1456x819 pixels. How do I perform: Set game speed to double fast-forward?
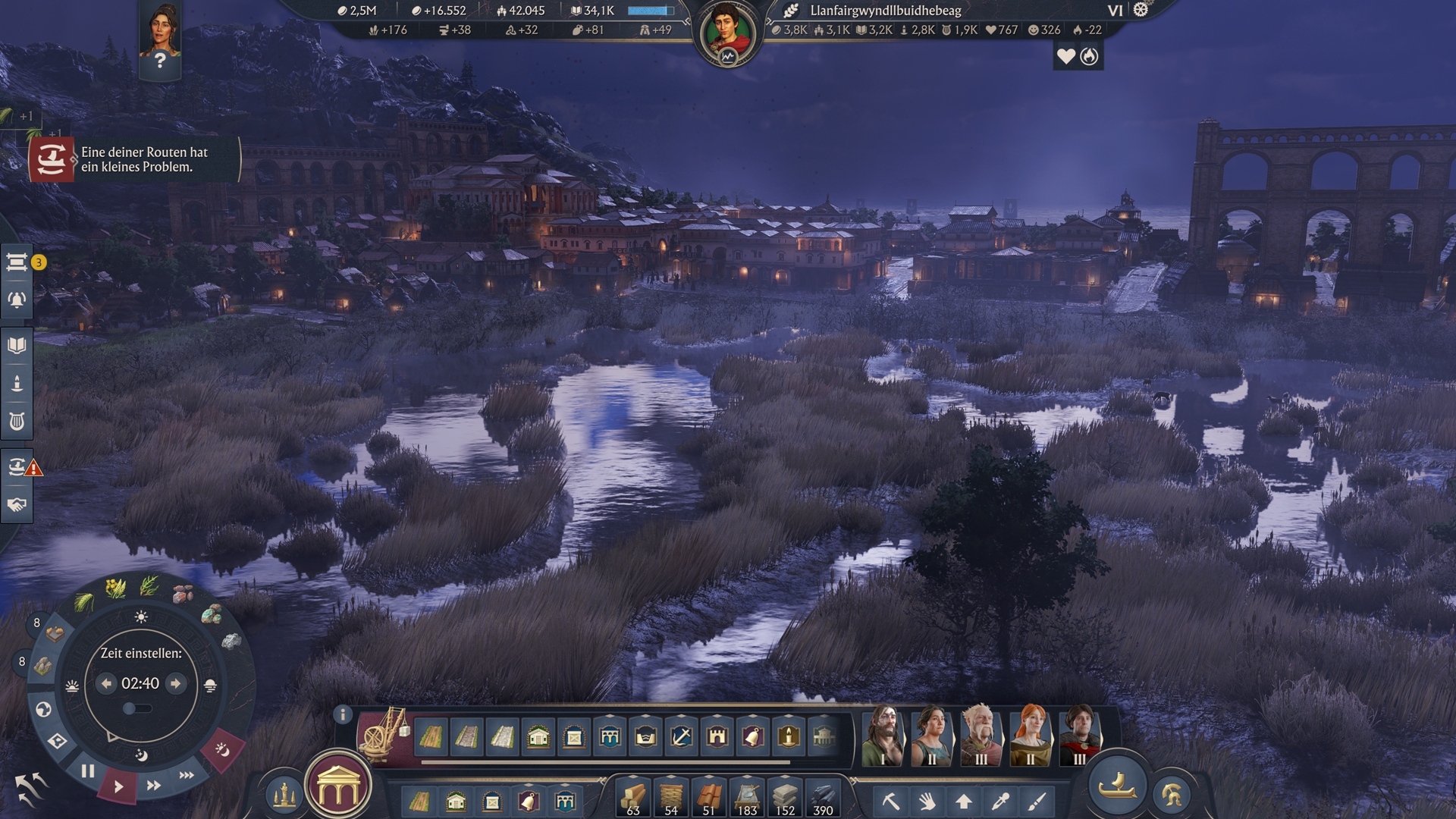pyautogui.click(x=153, y=786)
